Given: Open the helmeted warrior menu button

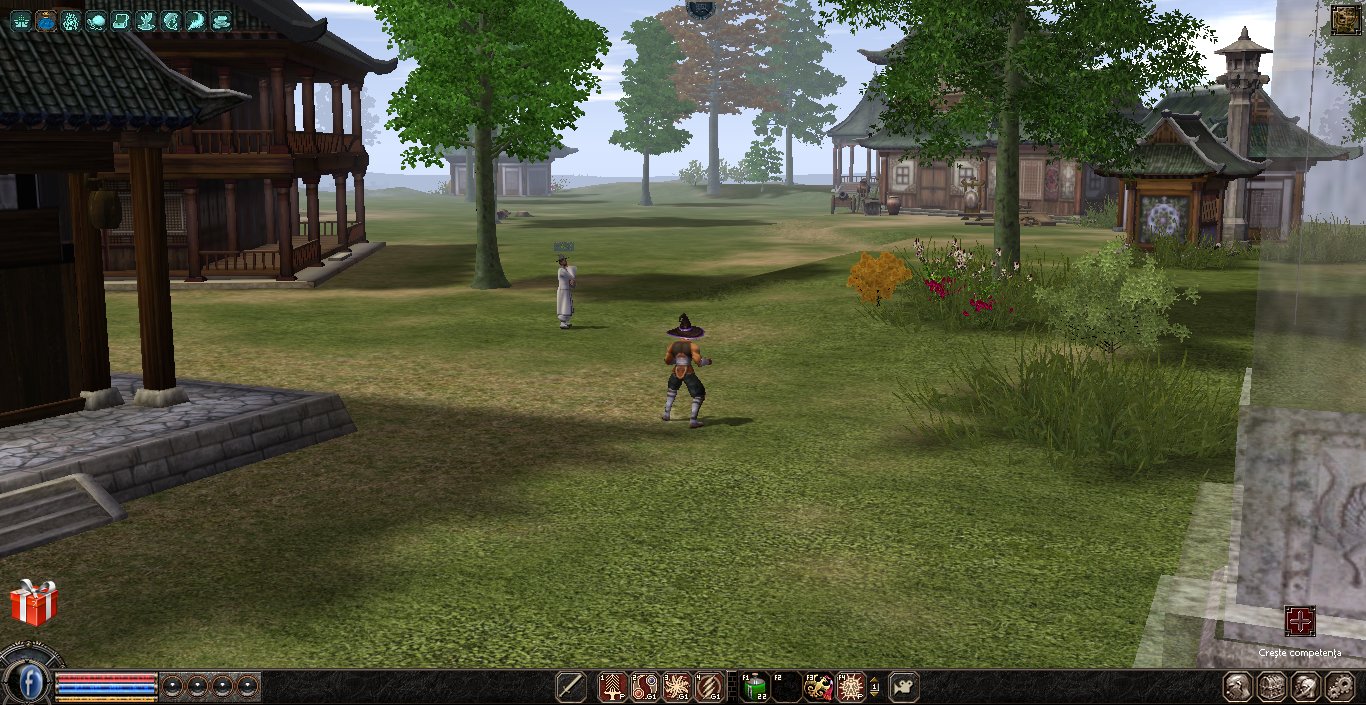Looking at the screenshot, I should (1306, 687).
